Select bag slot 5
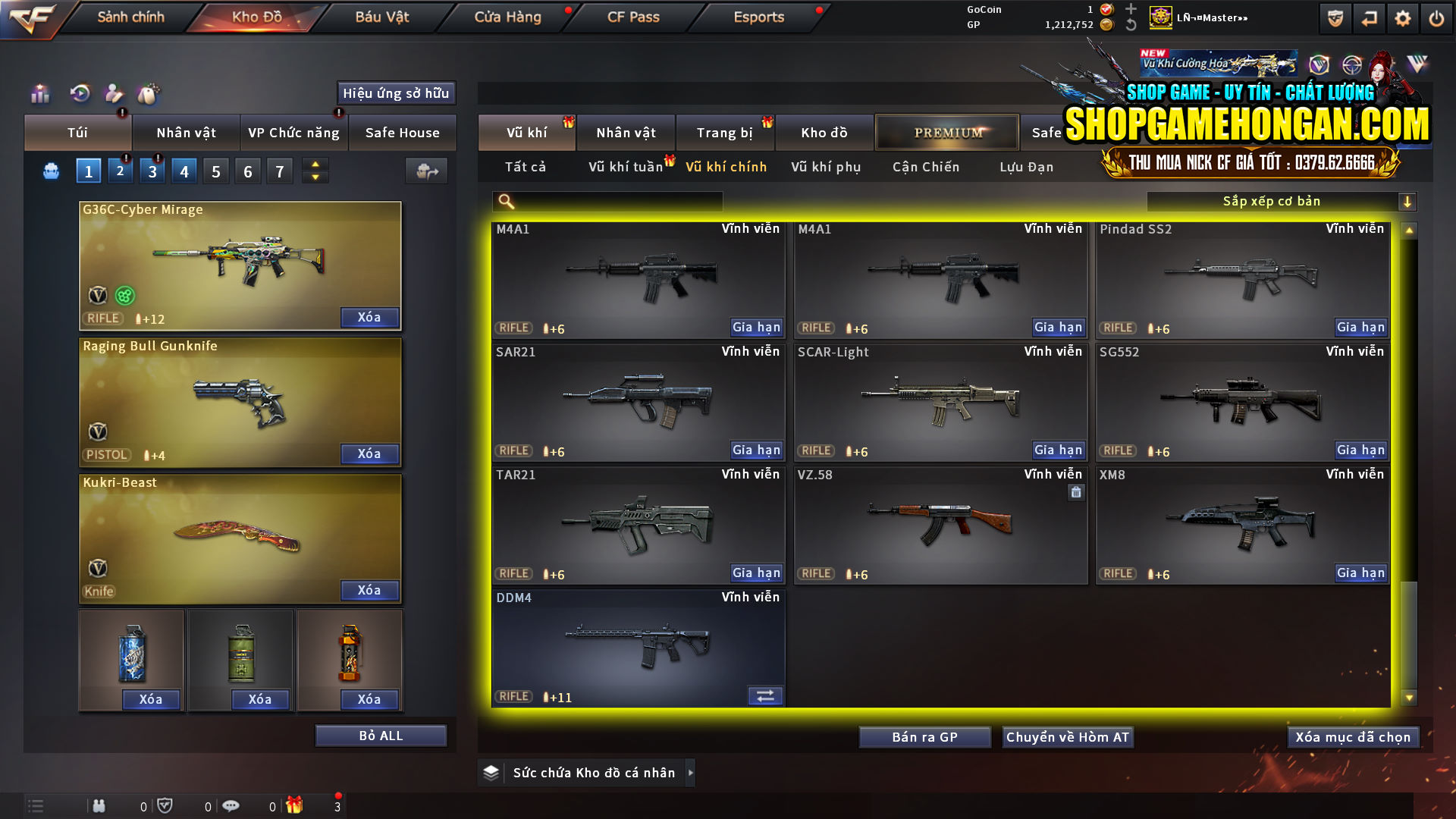The width and height of the screenshot is (1456, 819). click(215, 171)
